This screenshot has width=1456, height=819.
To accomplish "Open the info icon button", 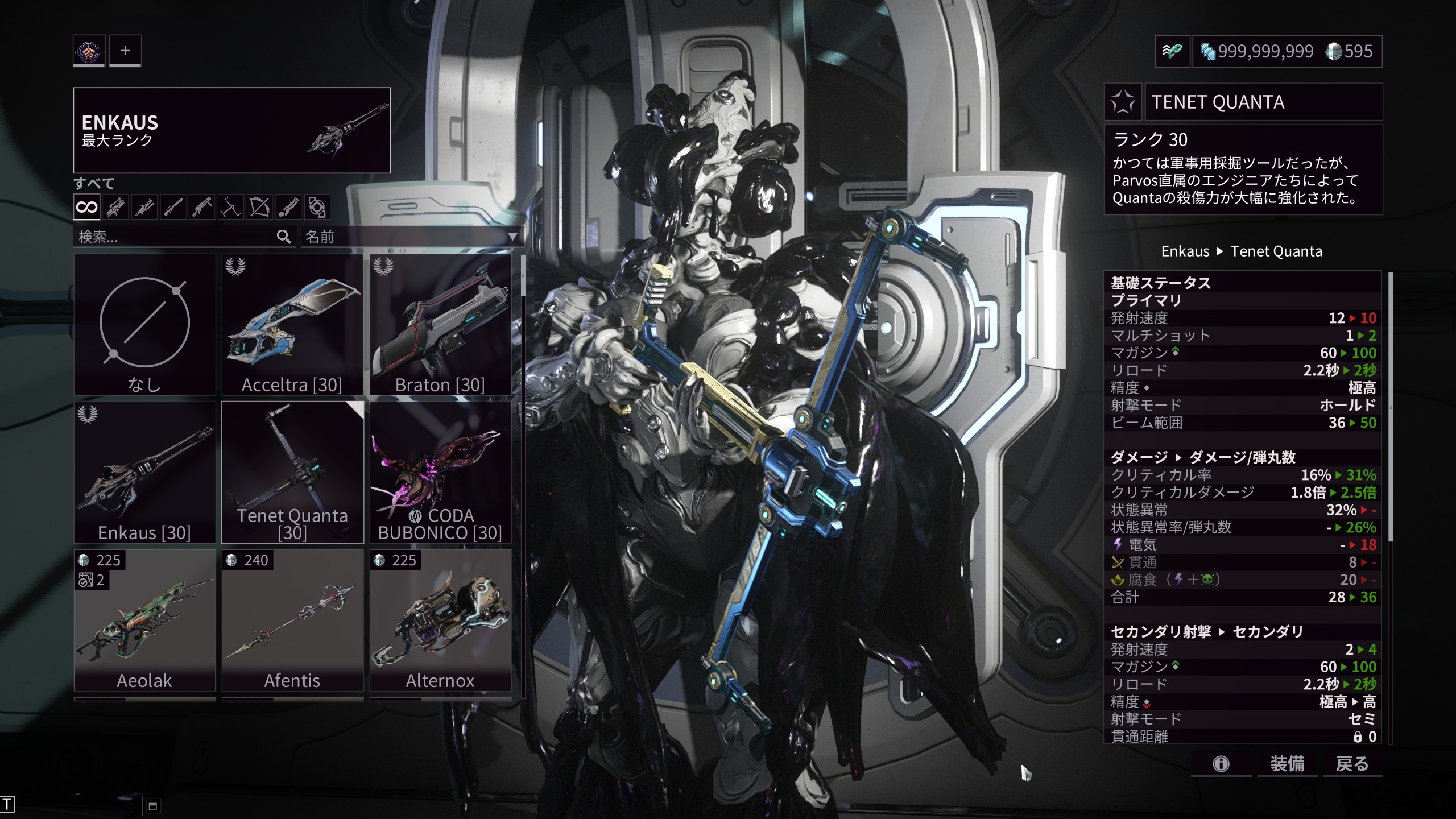I will 1221,764.
